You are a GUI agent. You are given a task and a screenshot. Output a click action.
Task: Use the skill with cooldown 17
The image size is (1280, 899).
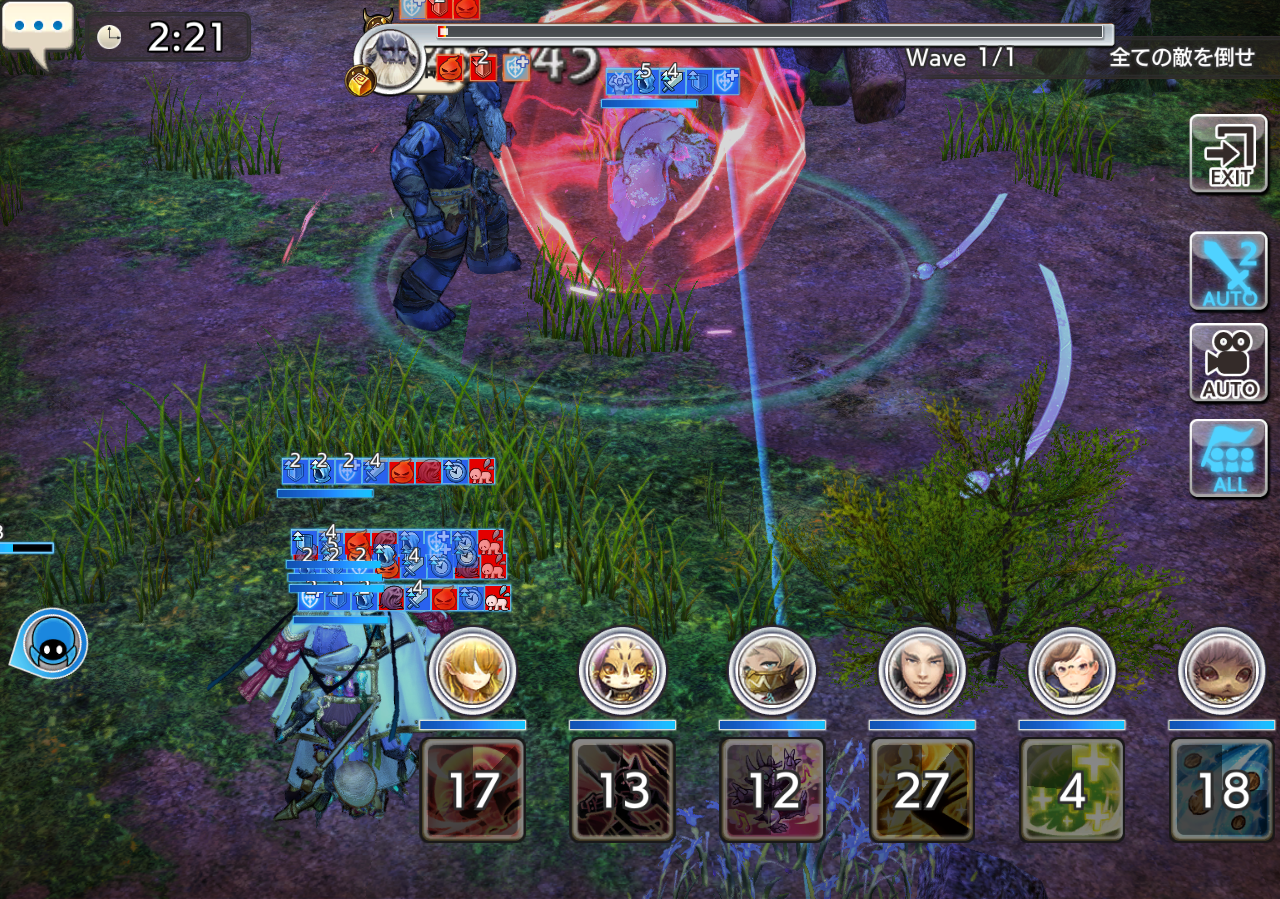point(472,789)
